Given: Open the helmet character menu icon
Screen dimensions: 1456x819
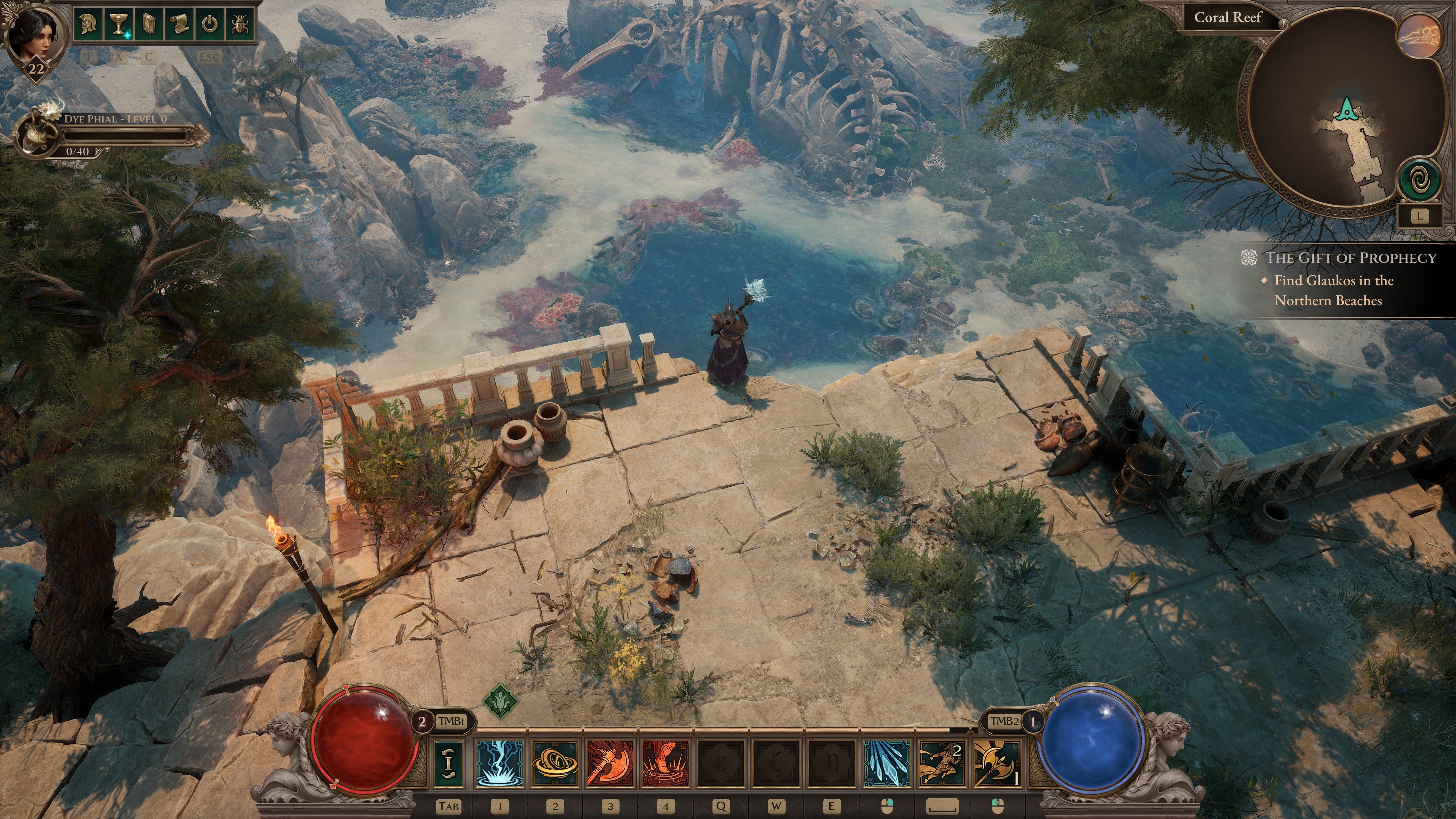Looking at the screenshot, I should tap(88, 25).
